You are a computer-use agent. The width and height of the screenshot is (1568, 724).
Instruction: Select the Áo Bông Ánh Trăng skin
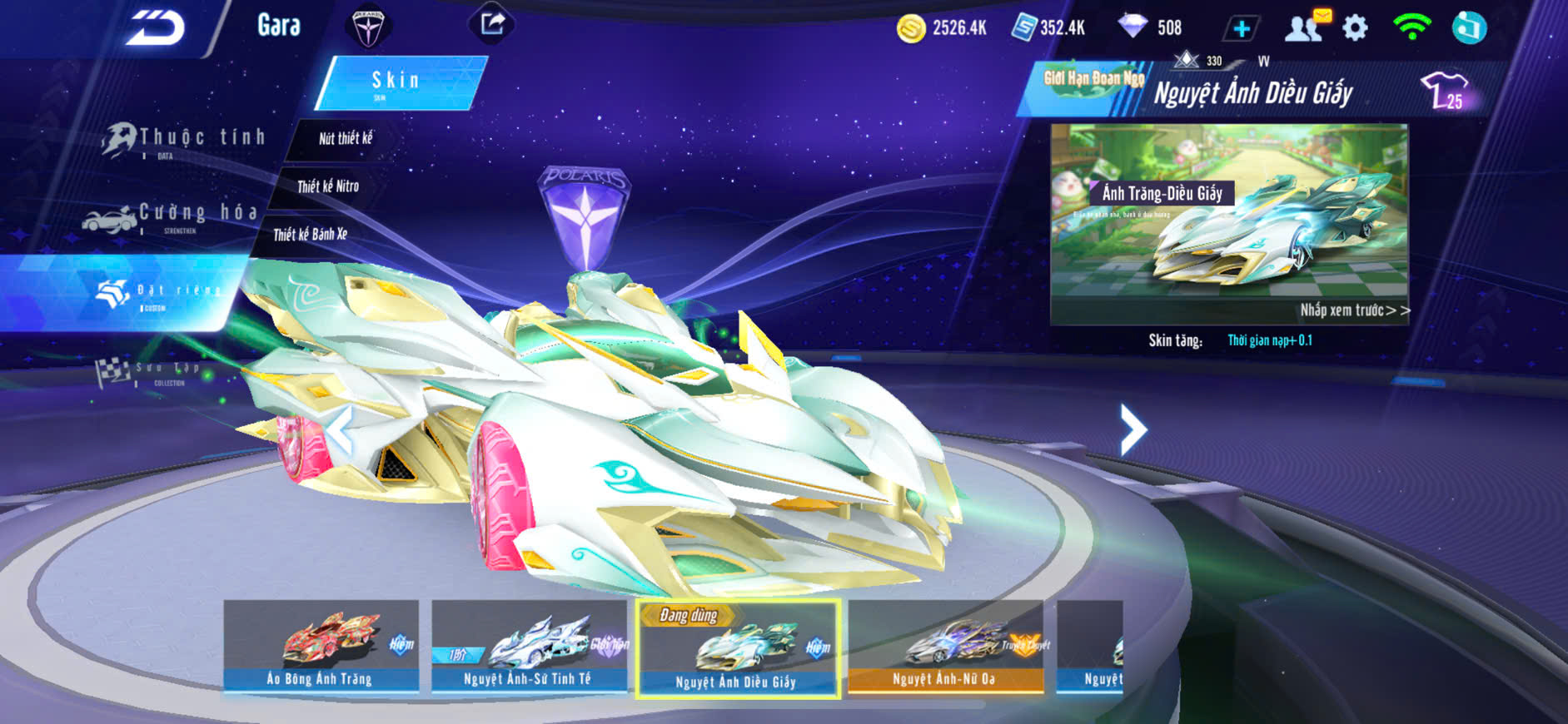tap(321, 647)
